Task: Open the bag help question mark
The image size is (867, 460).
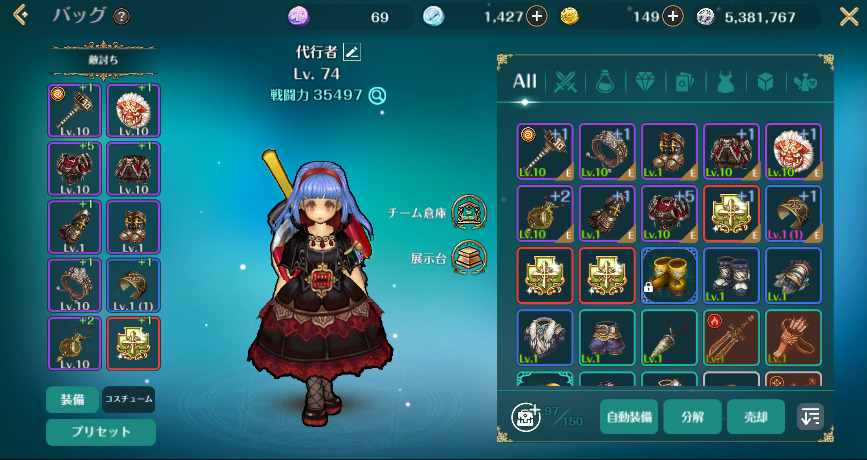Action: [122, 17]
